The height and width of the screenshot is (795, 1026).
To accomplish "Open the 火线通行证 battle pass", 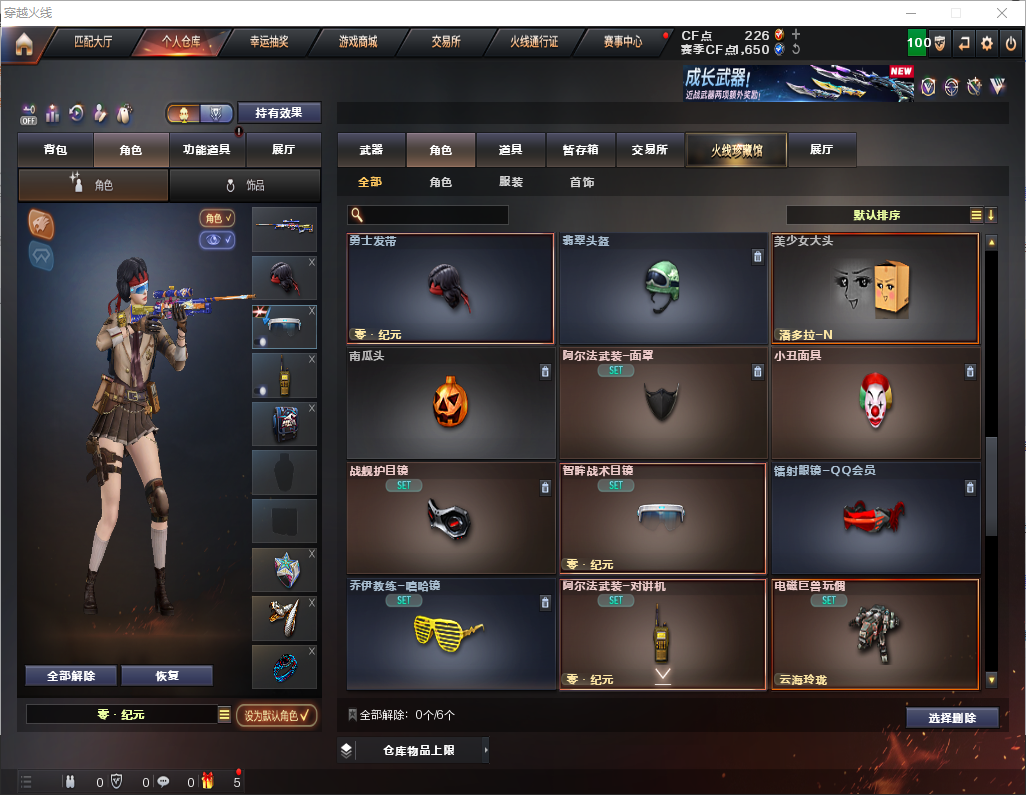I will click(534, 42).
